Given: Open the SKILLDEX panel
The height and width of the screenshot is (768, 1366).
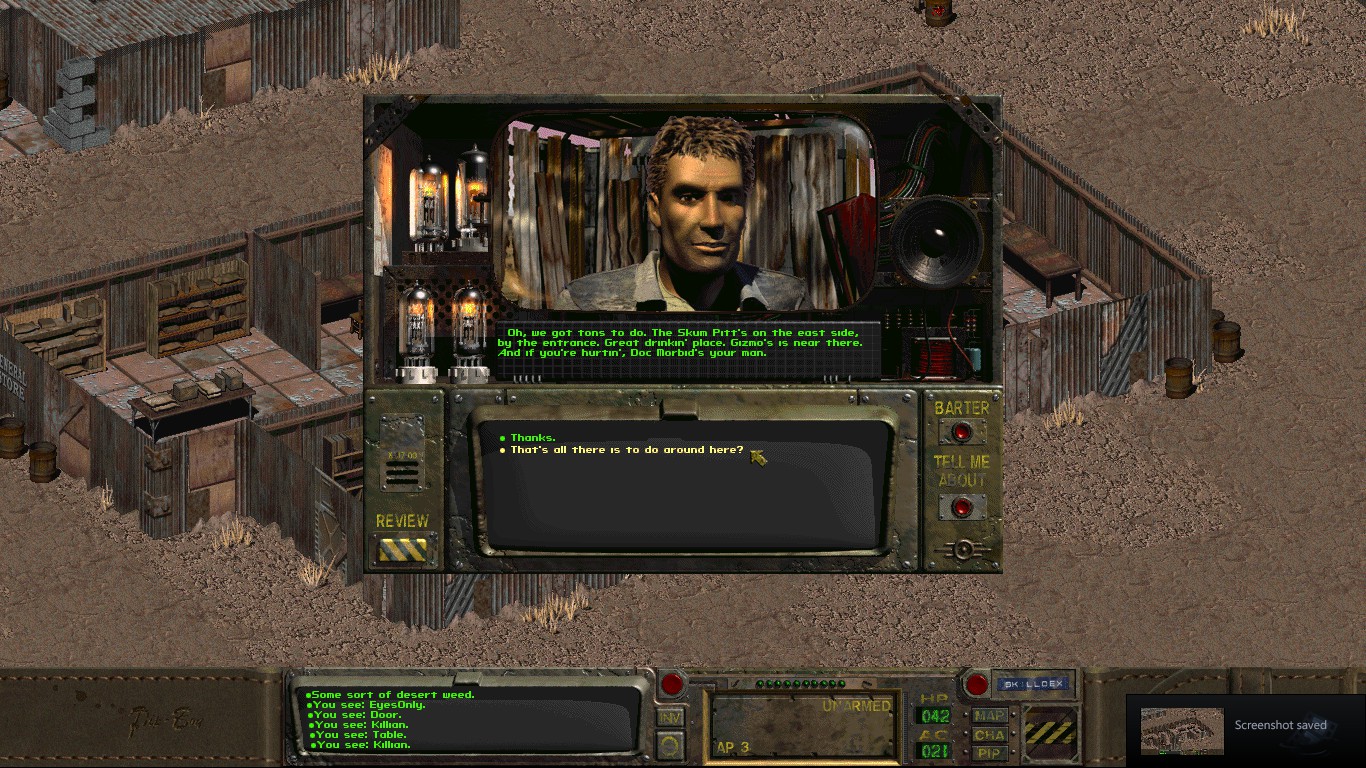Looking at the screenshot, I should pyautogui.click(x=1031, y=683).
